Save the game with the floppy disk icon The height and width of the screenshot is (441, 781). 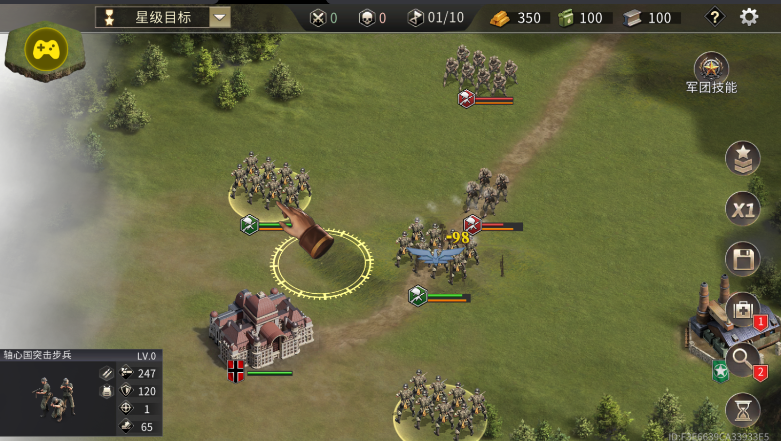742,259
